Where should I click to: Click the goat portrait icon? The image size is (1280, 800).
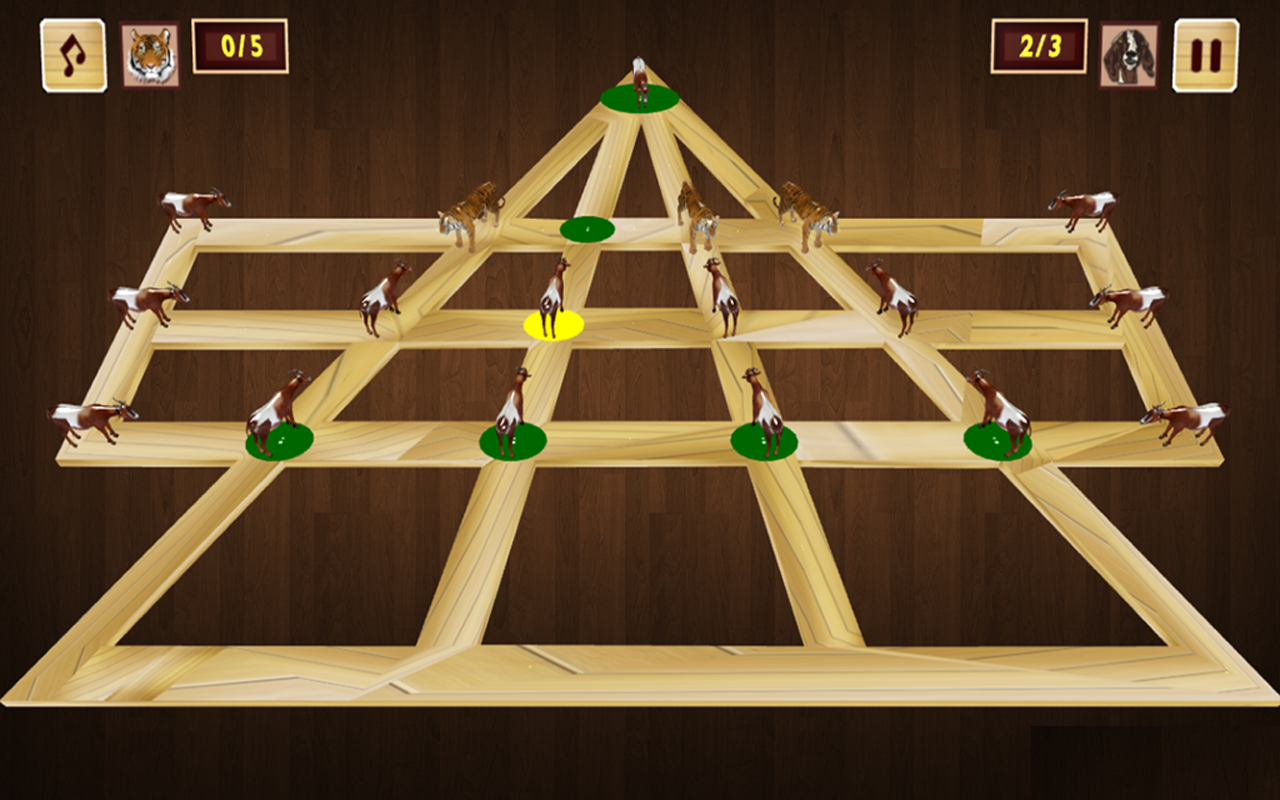coord(1129,55)
